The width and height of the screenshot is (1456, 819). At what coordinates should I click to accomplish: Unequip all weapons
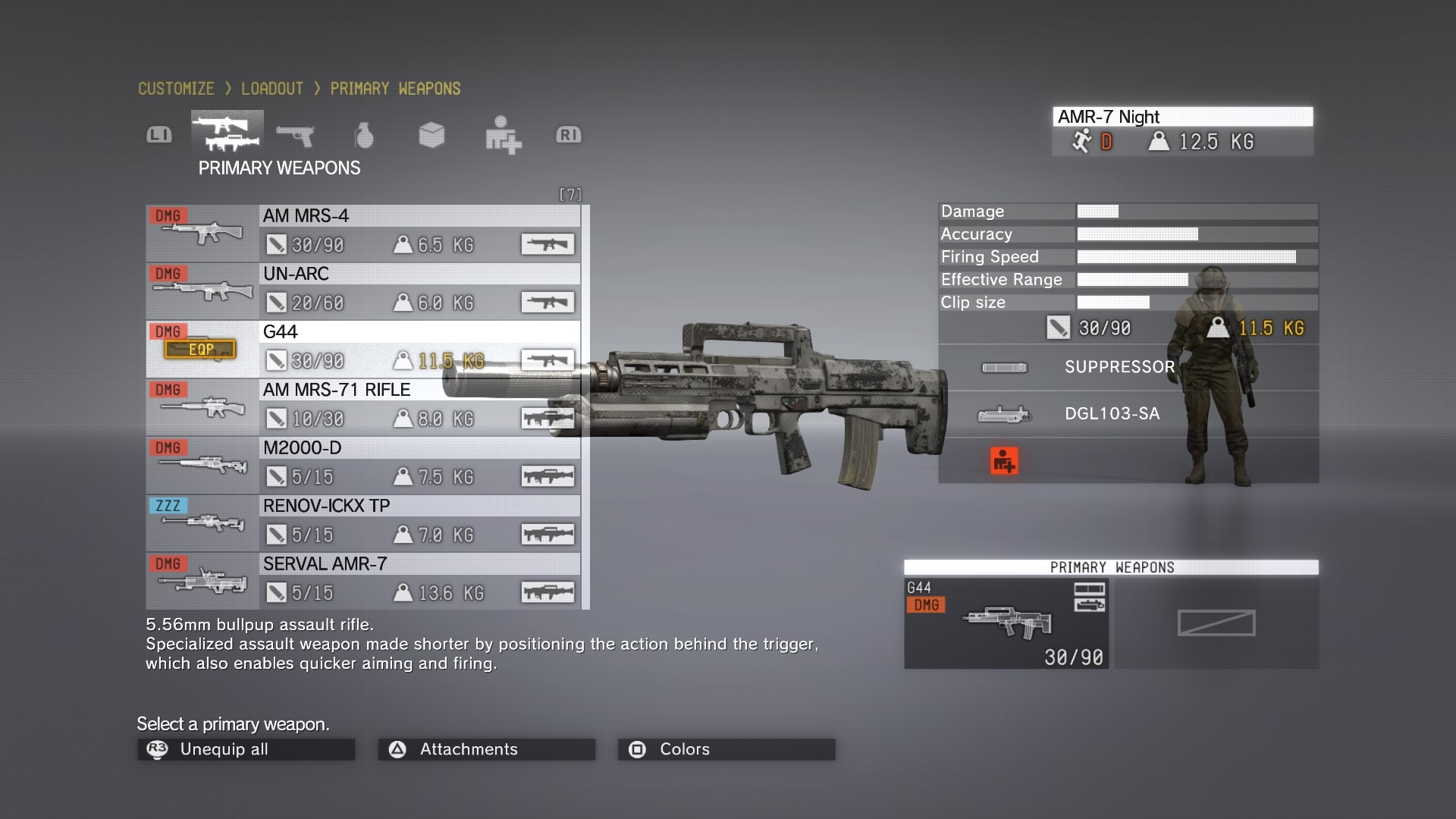(x=246, y=749)
